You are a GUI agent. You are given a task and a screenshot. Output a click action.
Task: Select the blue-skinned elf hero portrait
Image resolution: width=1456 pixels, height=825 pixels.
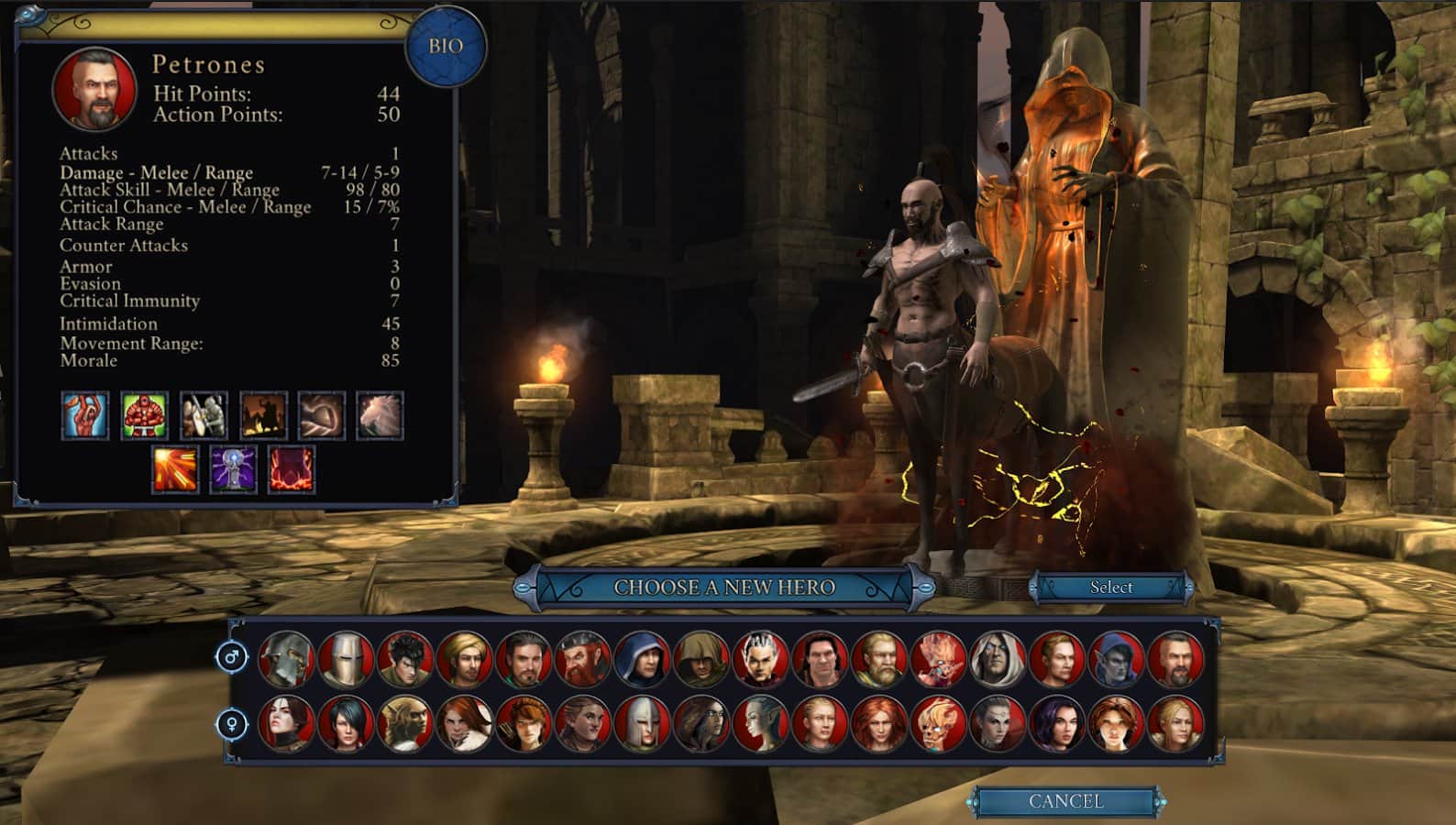click(x=1116, y=658)
